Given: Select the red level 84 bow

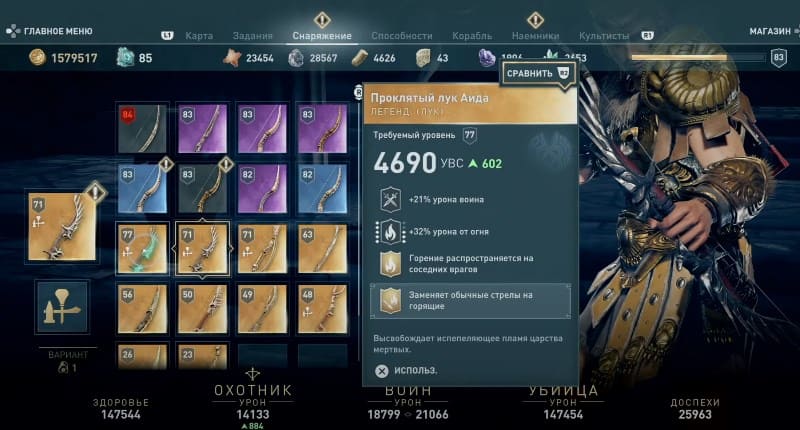Looking at the screenshot, I should 143,129.
